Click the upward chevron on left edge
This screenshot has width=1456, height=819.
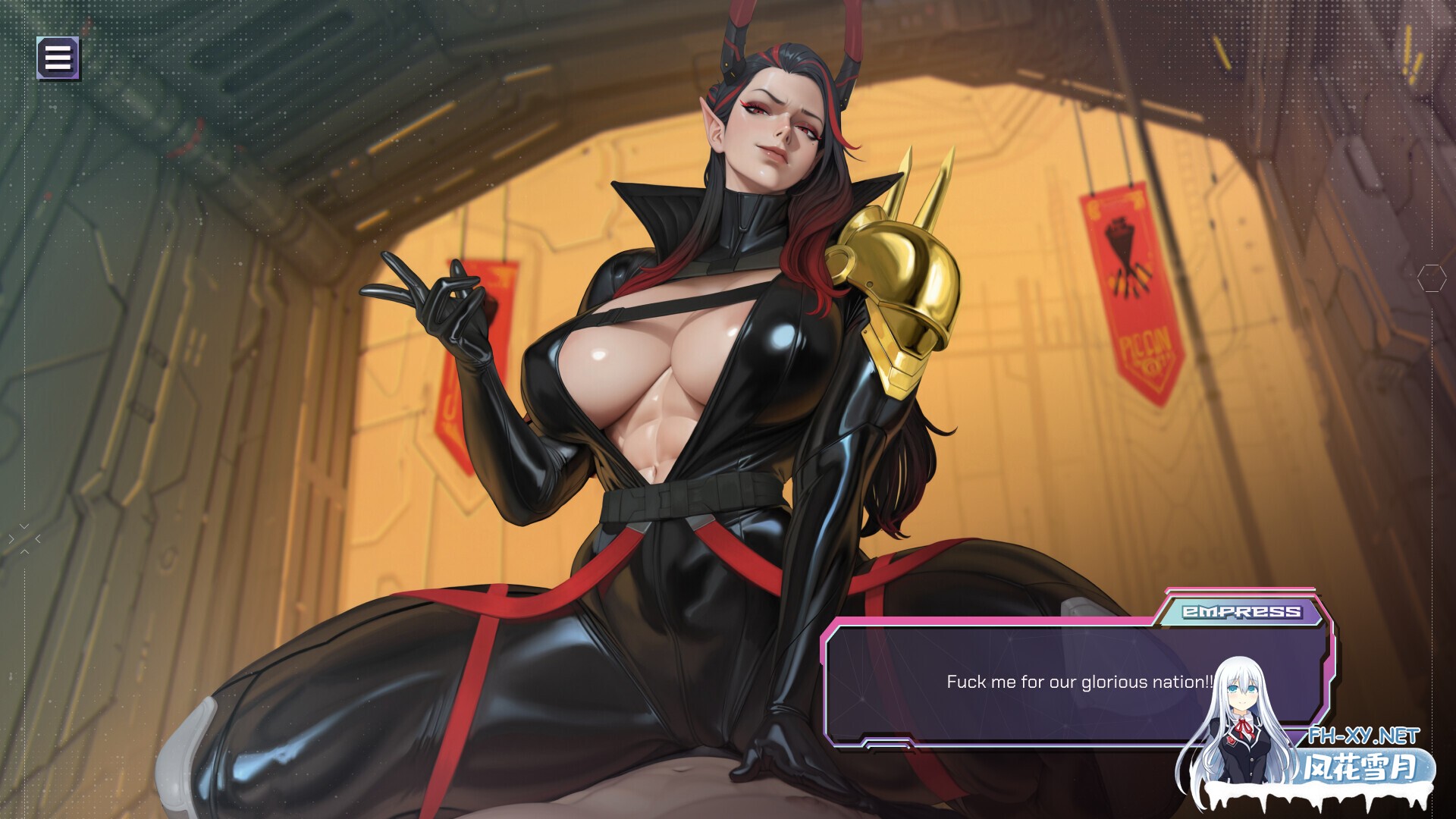point(24,551)
